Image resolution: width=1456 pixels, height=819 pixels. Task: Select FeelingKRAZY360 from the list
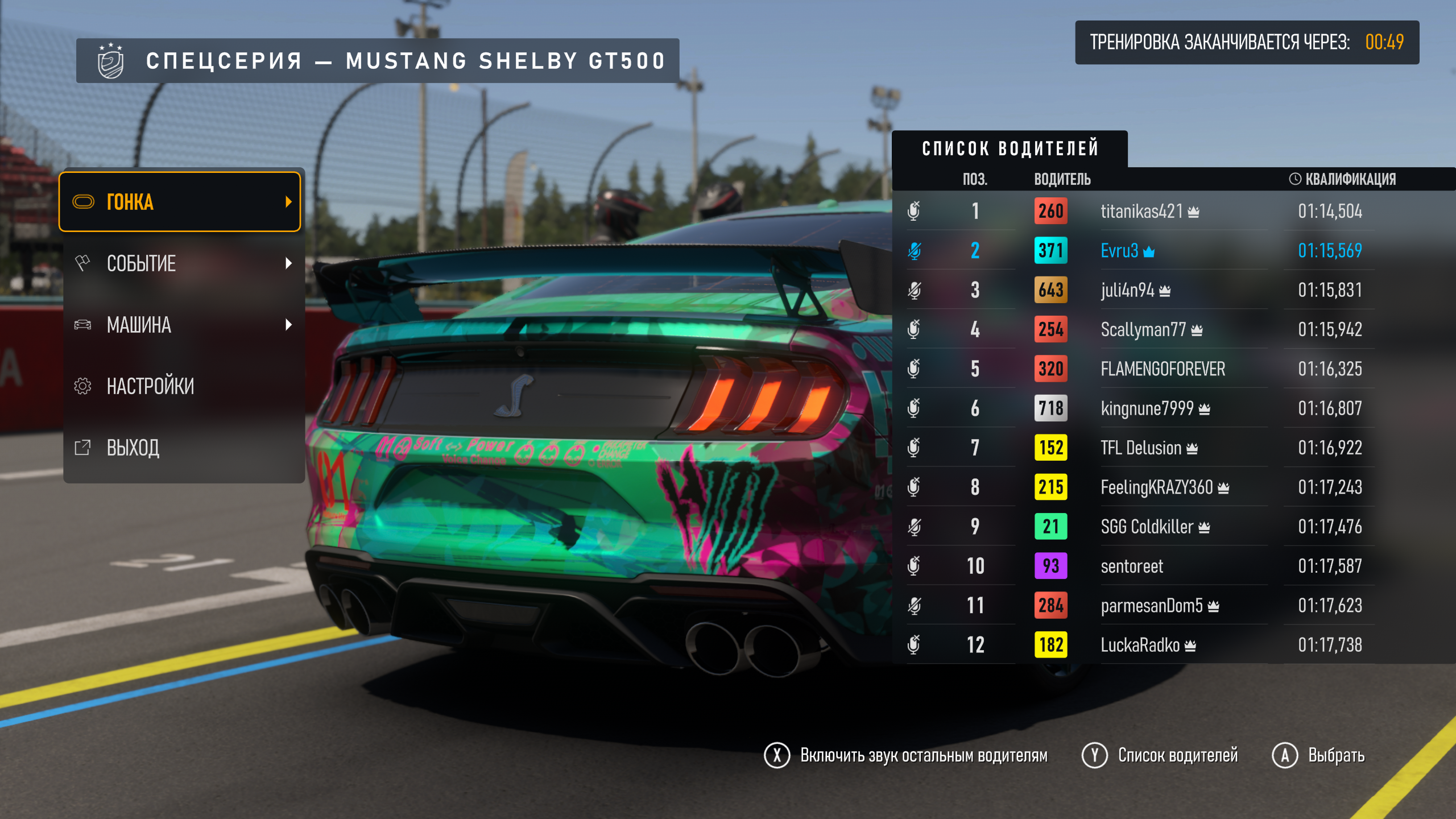tap(1157, 487)
